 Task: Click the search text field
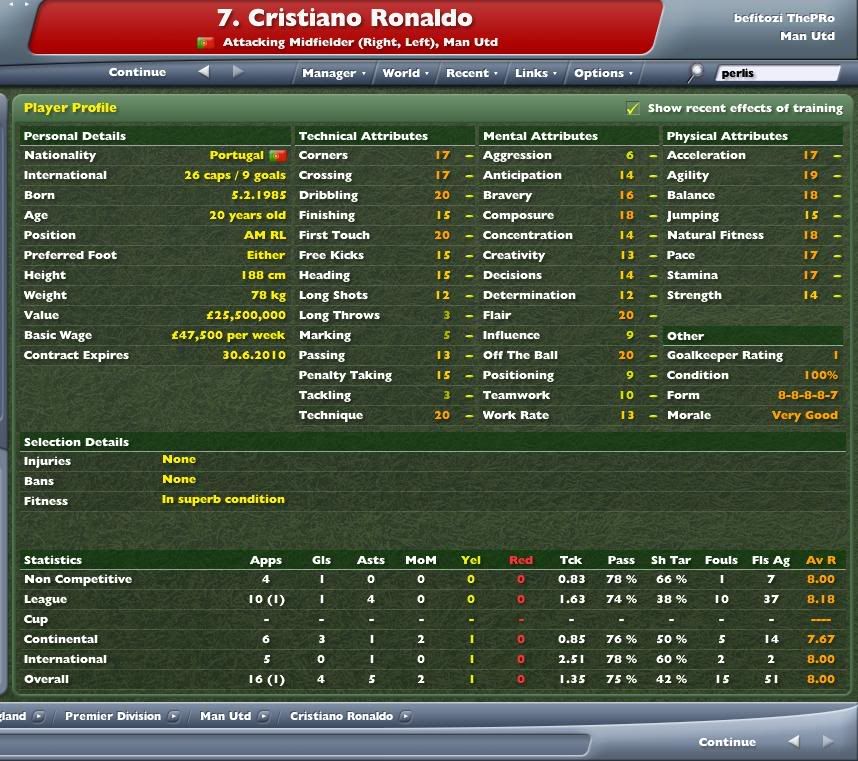[777, 73]
